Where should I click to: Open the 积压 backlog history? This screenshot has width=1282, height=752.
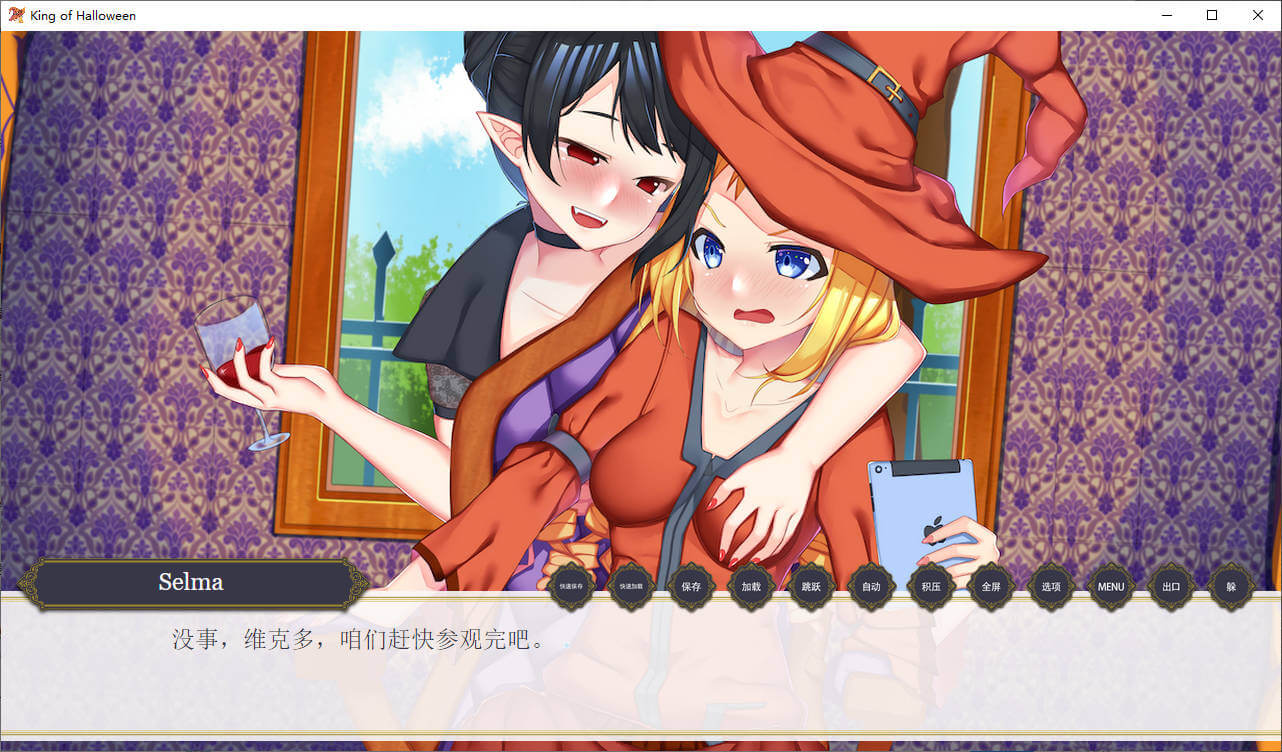931,587
